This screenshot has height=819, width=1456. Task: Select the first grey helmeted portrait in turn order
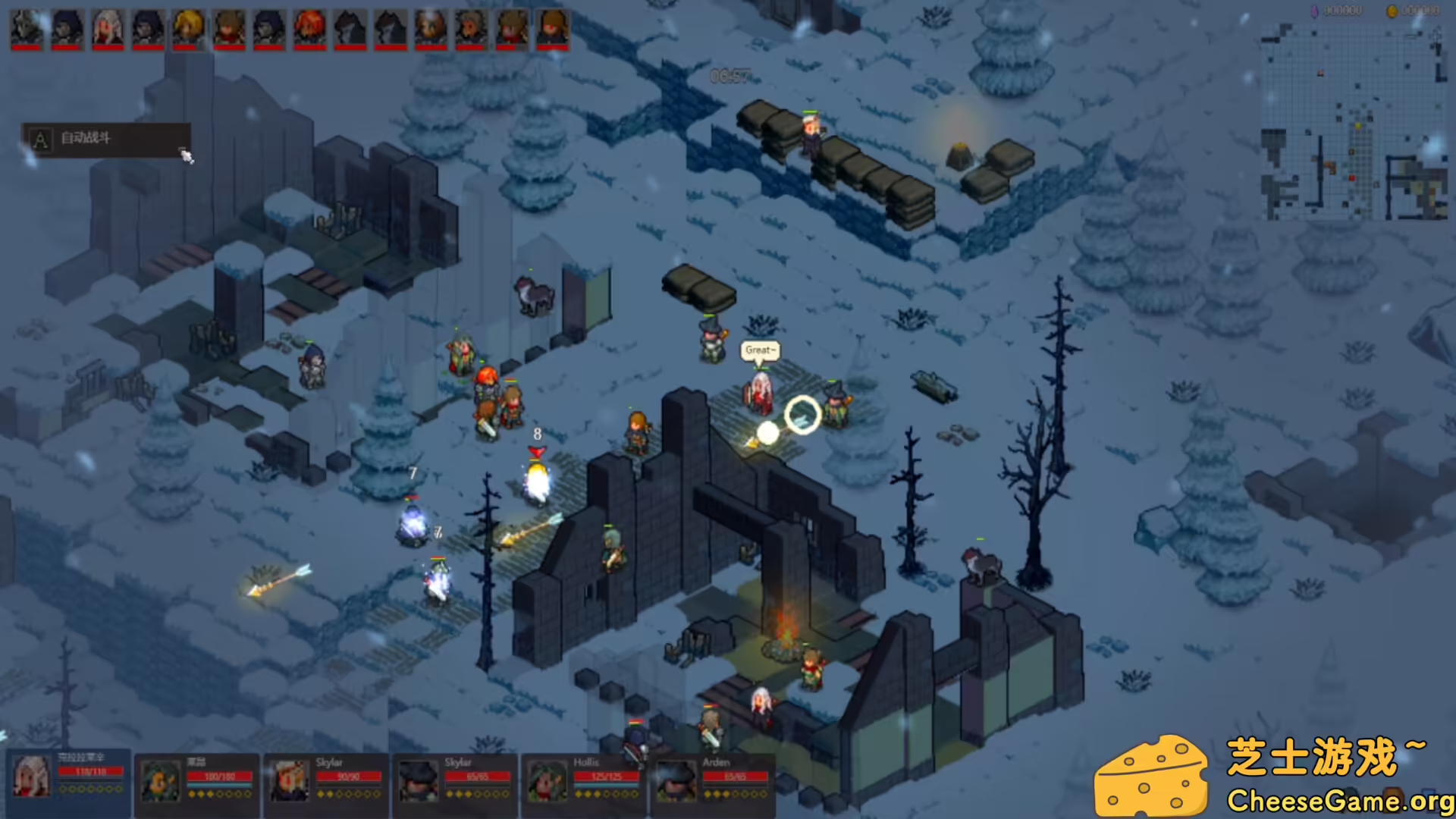[27, 29]
